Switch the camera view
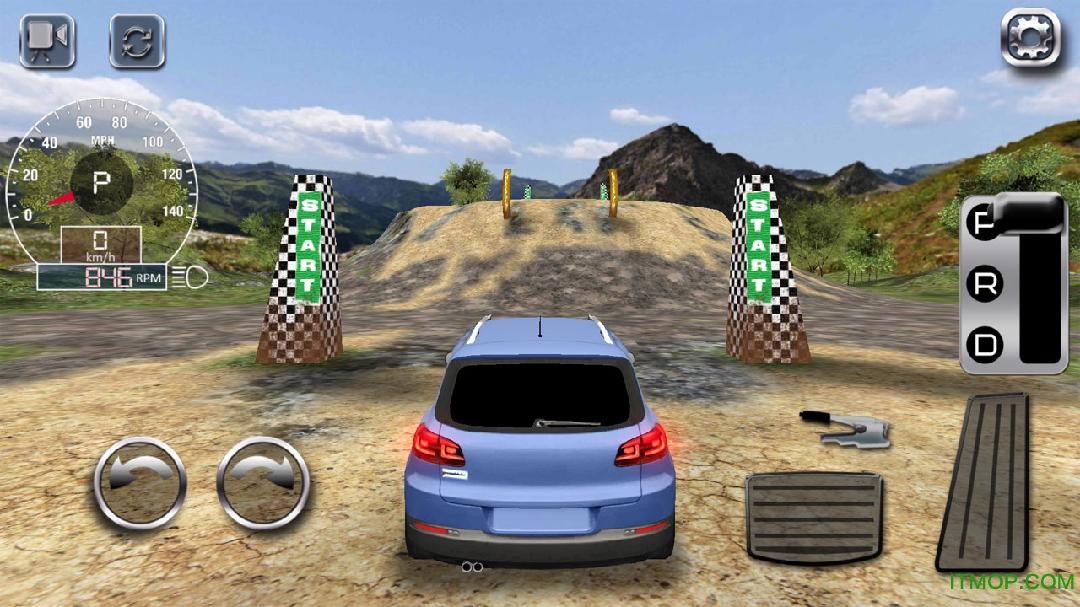The height and width of the screenshot is (607, 1080). point(47,41)
